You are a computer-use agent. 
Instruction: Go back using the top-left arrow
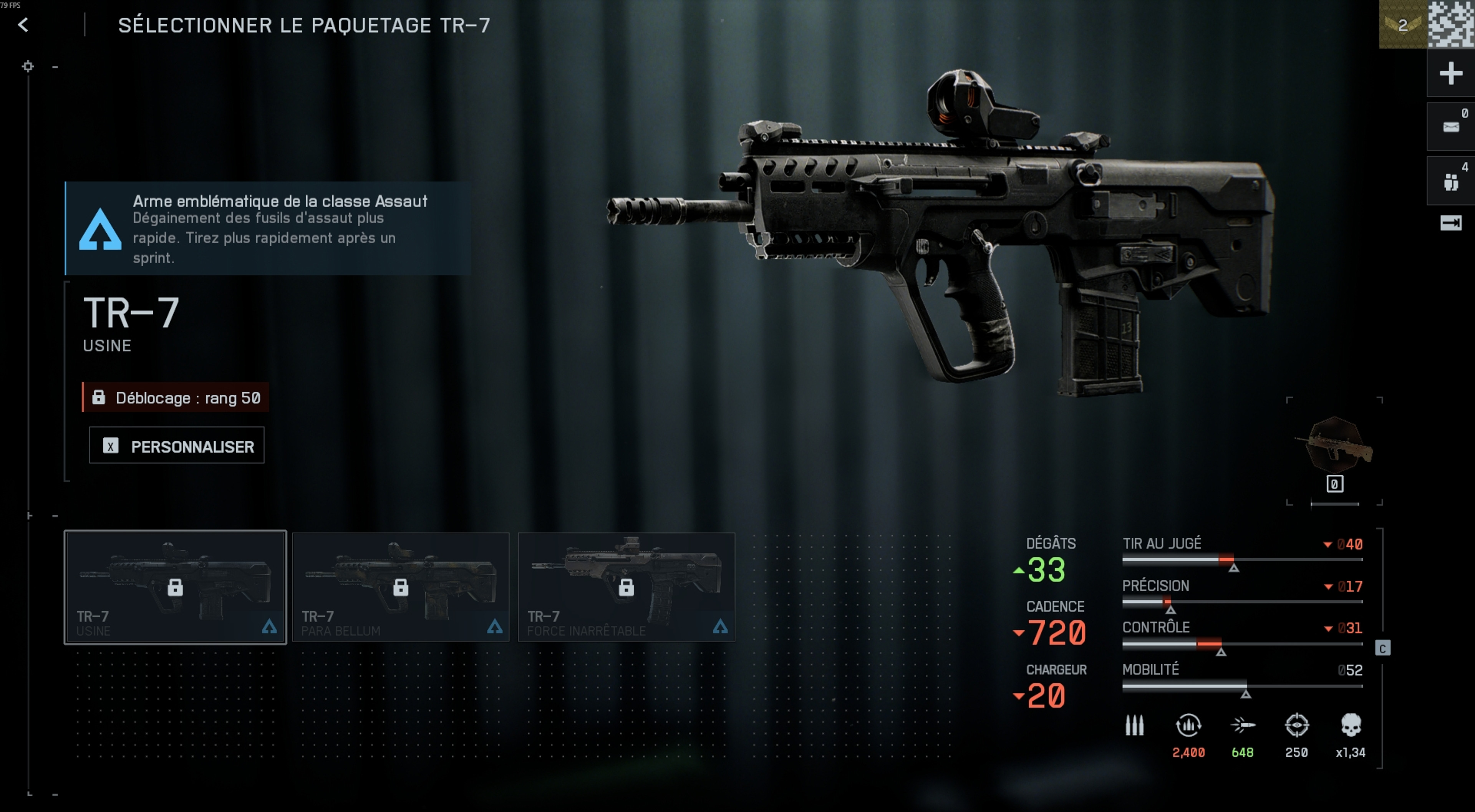coord(23,25)
